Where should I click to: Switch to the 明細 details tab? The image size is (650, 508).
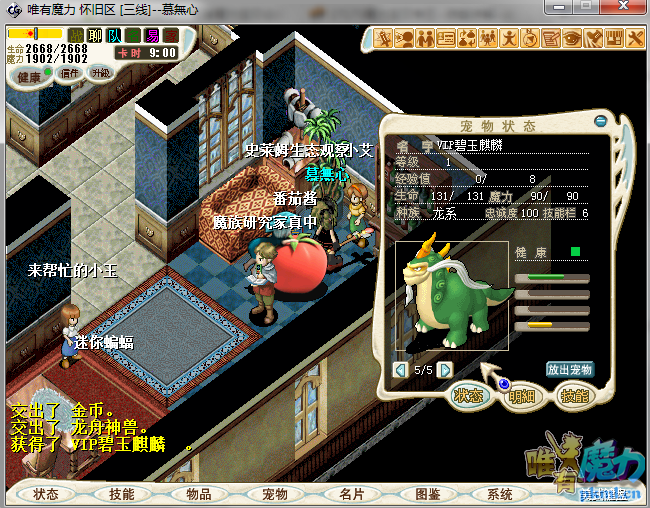point(522,396)
